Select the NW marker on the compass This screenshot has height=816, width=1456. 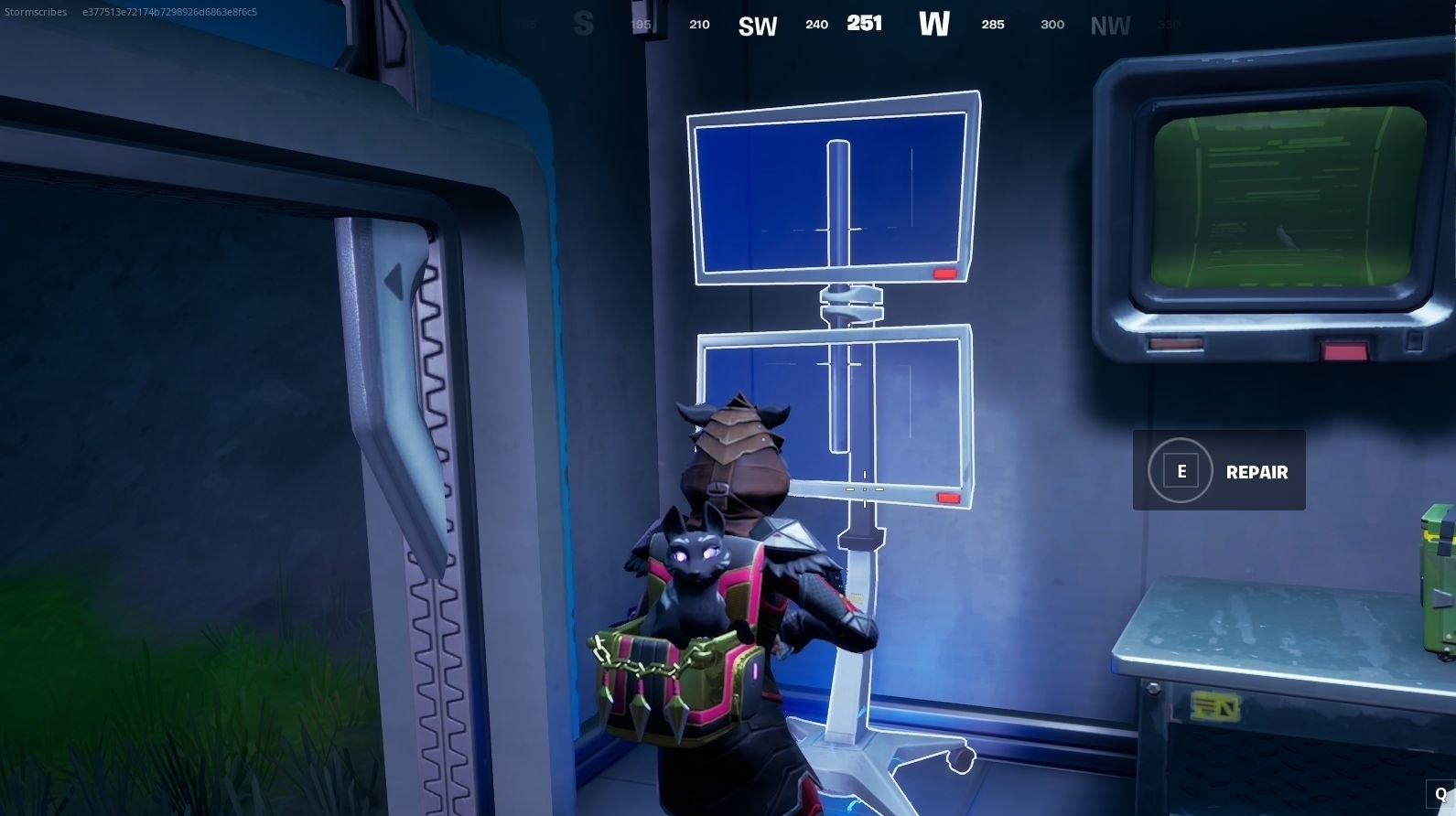click(x=1109, y=26)
